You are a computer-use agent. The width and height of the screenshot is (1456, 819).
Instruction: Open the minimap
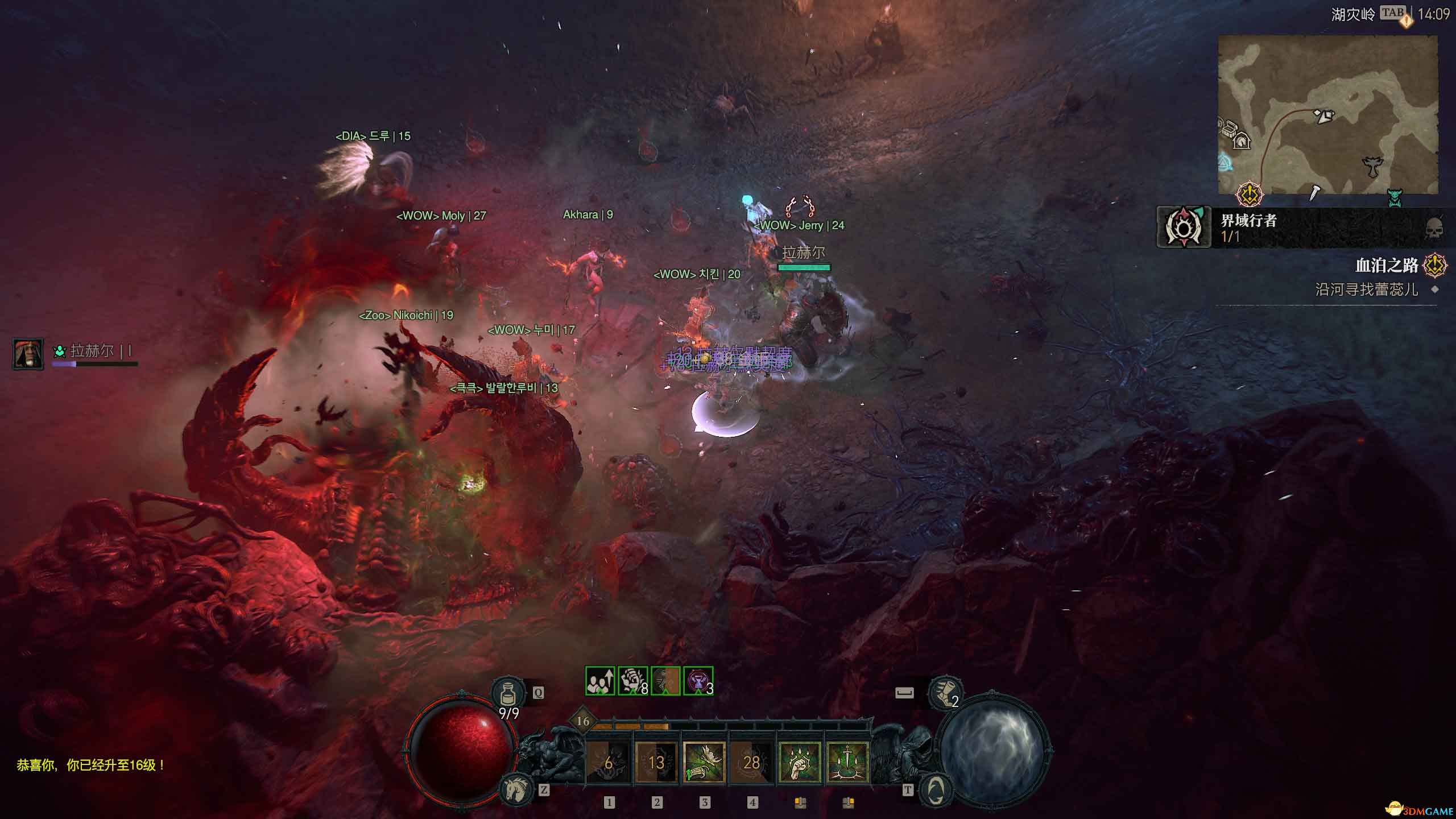click(1327, 115)
